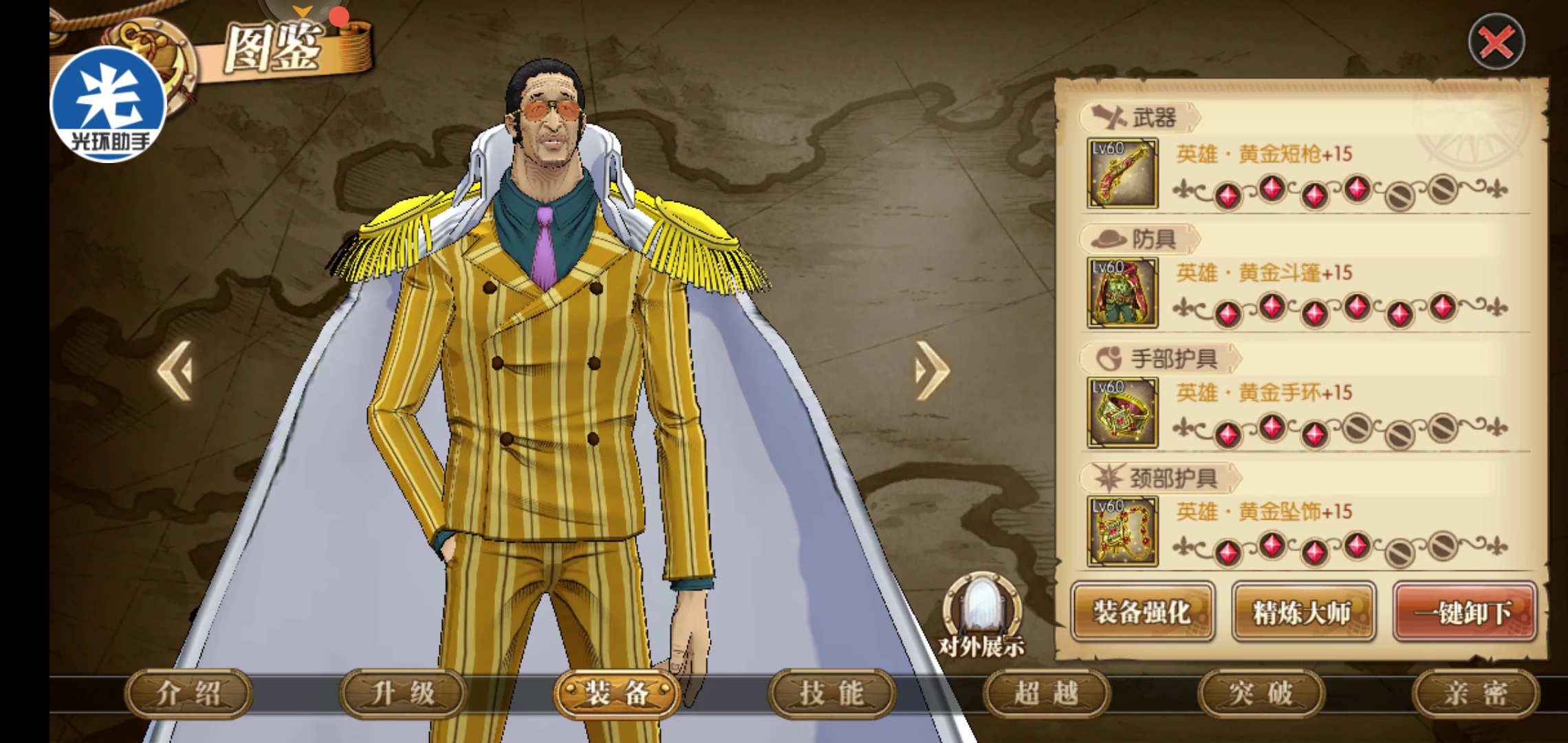Open the 精炼大师 refine master button

point(1303,612)
